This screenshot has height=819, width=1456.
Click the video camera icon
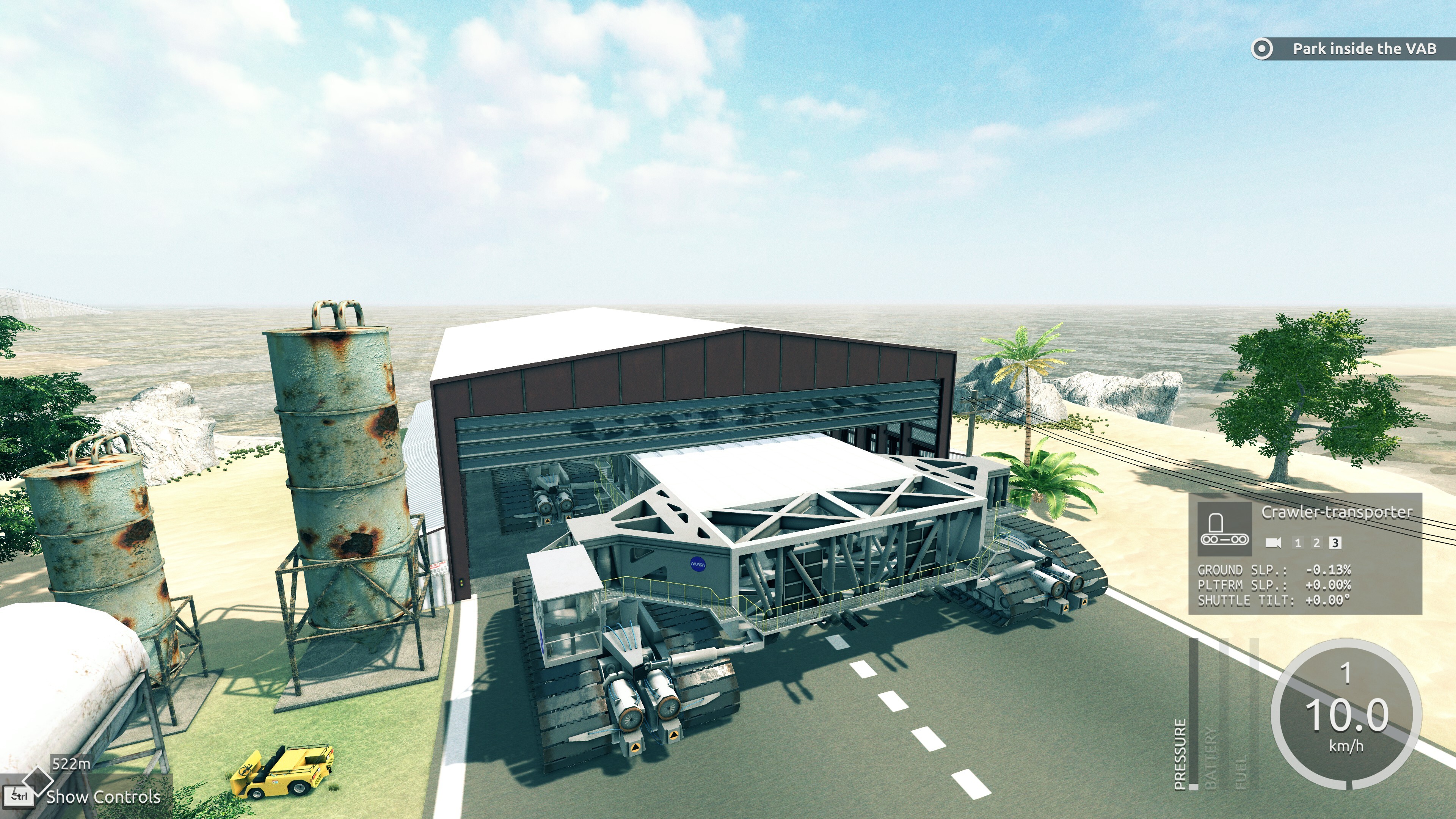pyautogui.click(x=1273, y=543)
